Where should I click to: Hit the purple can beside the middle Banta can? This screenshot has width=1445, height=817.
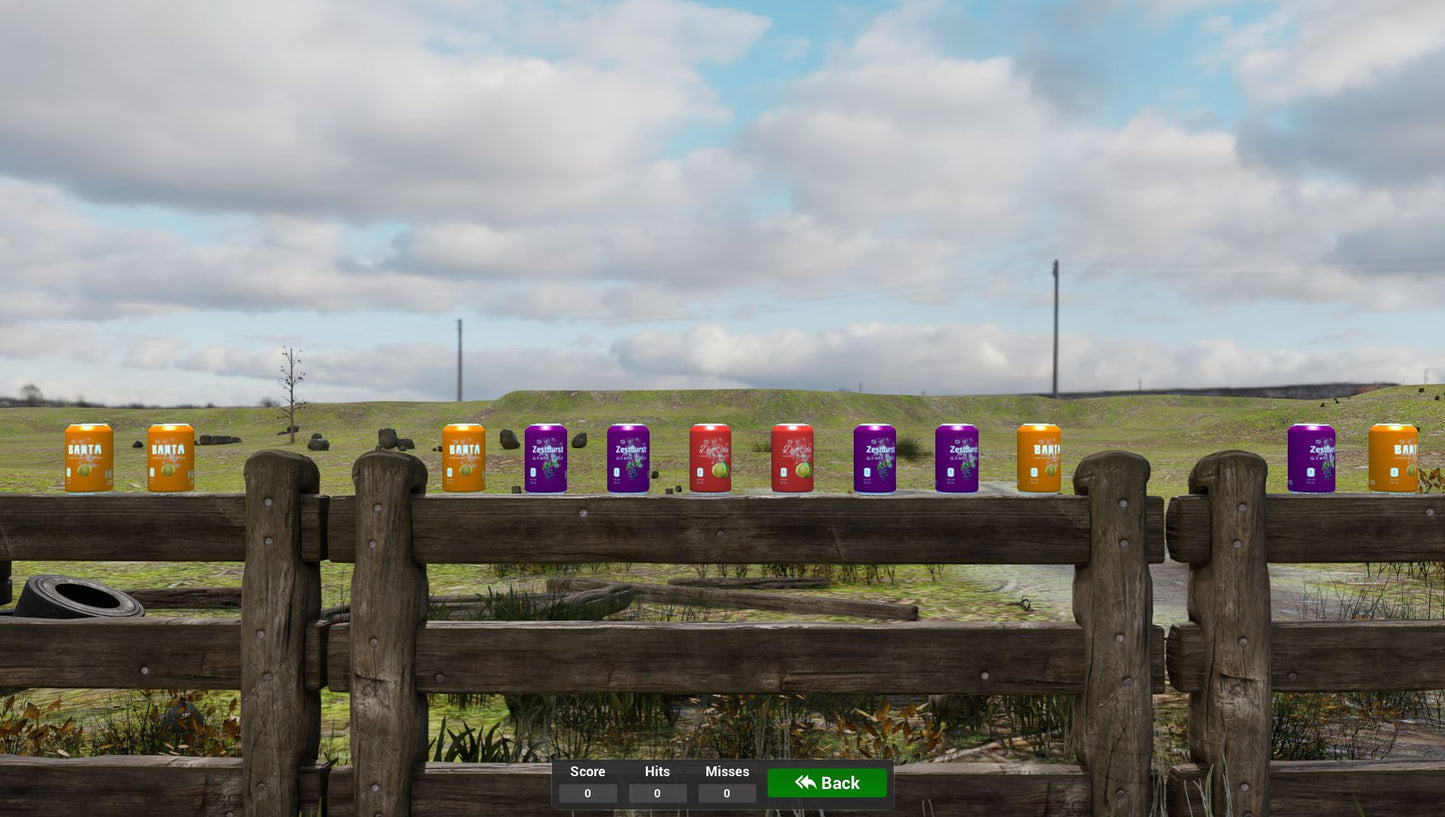click(958, 460)
